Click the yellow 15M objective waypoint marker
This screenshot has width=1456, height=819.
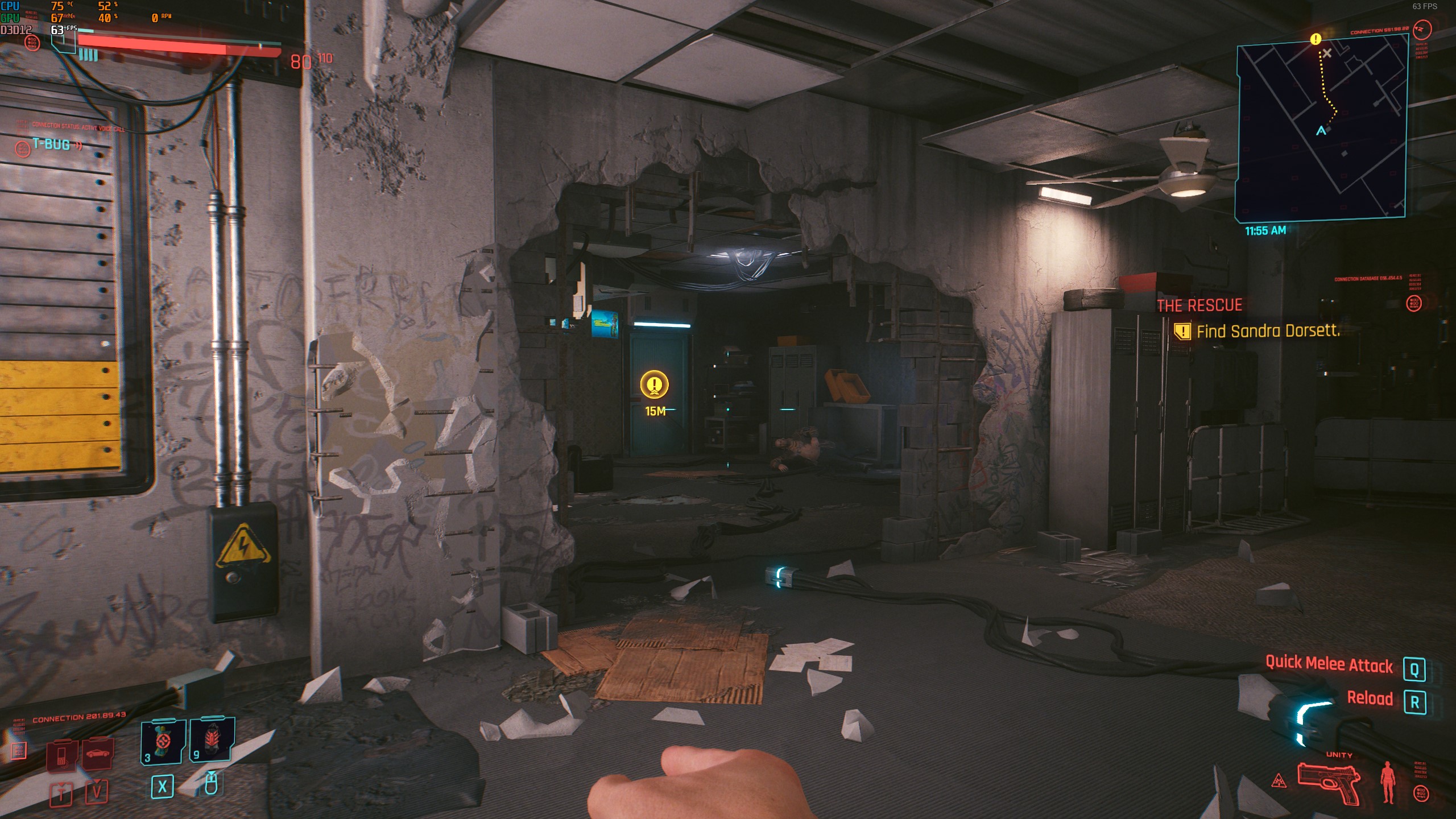654,385
